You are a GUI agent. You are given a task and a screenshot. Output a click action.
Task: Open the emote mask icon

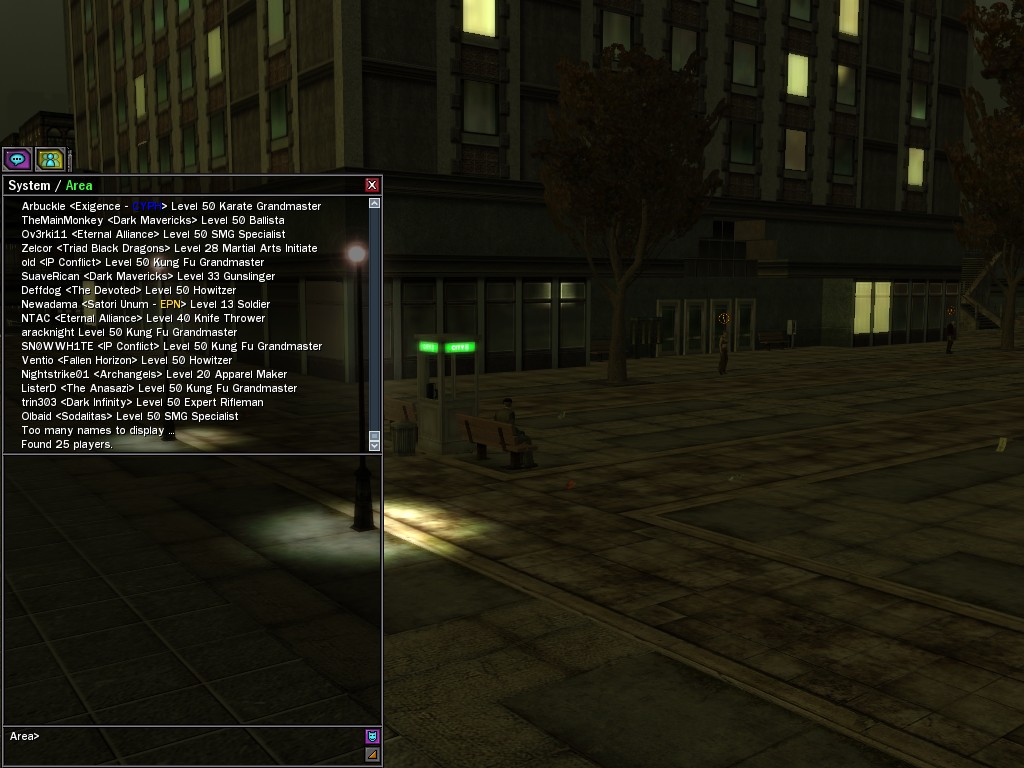[x=372, y=736]
